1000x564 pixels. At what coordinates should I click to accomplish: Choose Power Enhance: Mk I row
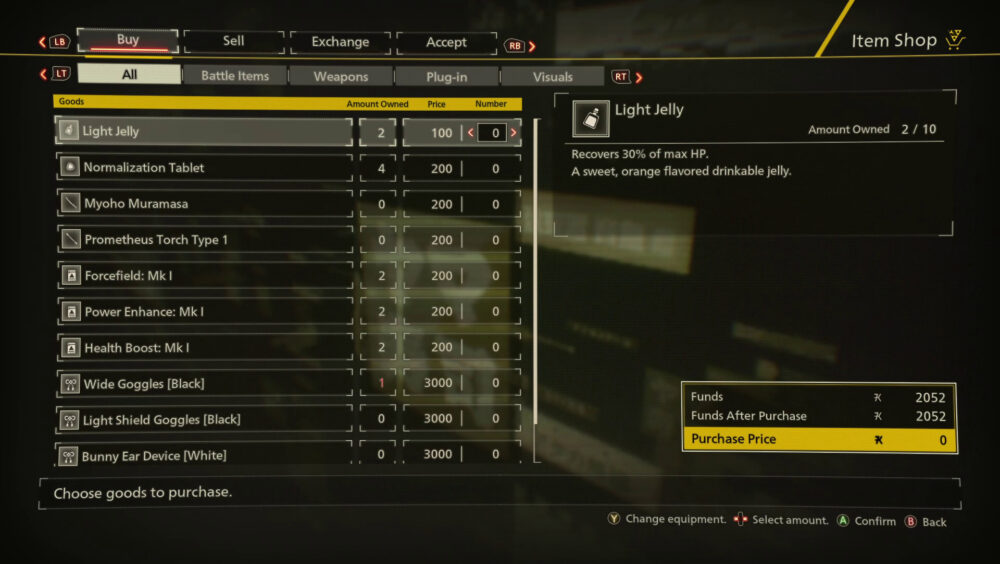(x=204, y=312)
